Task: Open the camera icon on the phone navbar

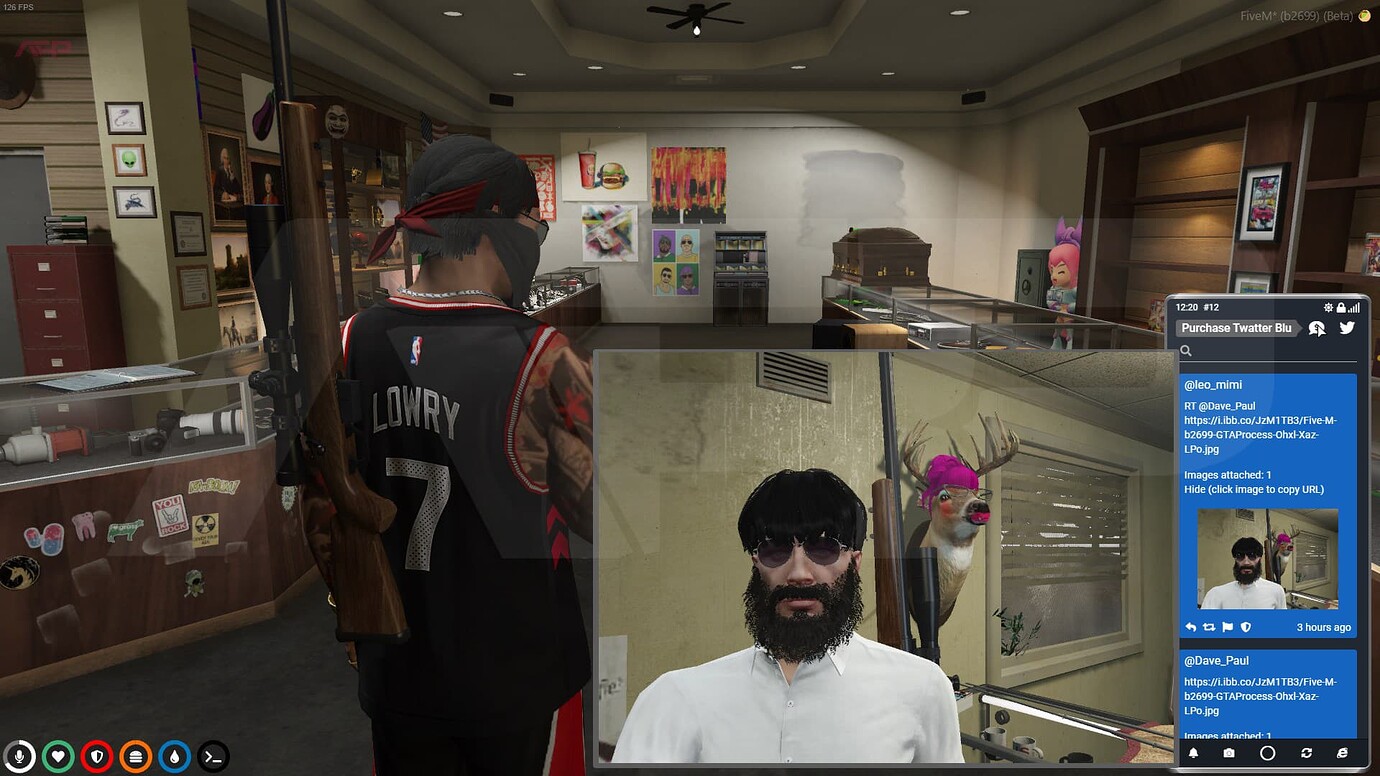Action: coord(1229,753)
